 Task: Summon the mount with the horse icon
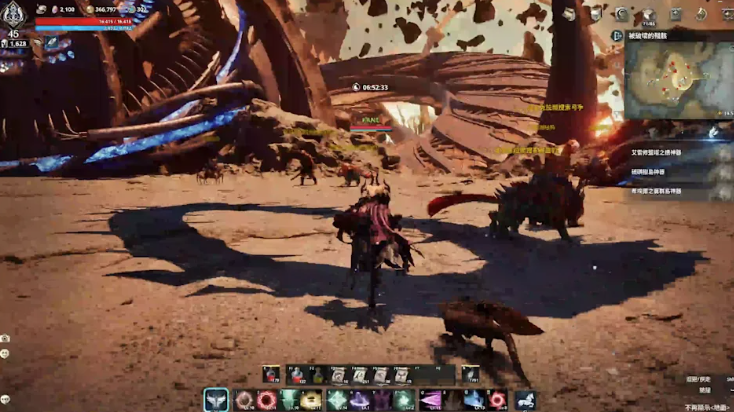coord(526,400)
